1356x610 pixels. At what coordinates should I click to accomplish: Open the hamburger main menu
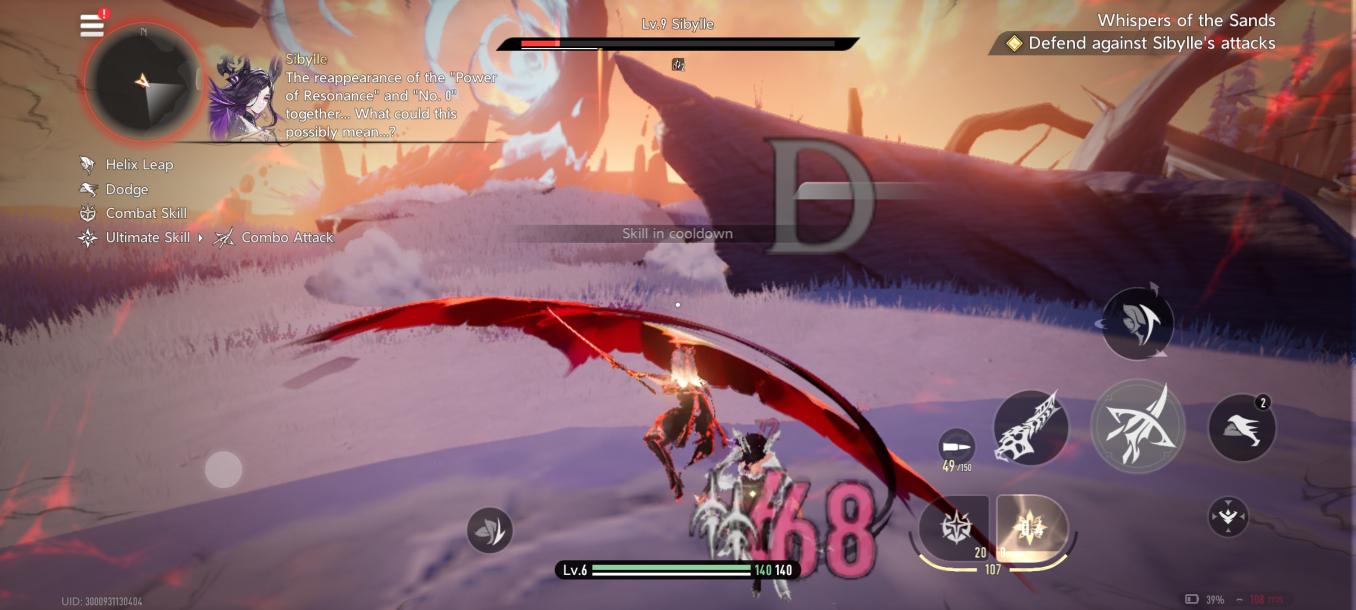[x=92, y=25]
